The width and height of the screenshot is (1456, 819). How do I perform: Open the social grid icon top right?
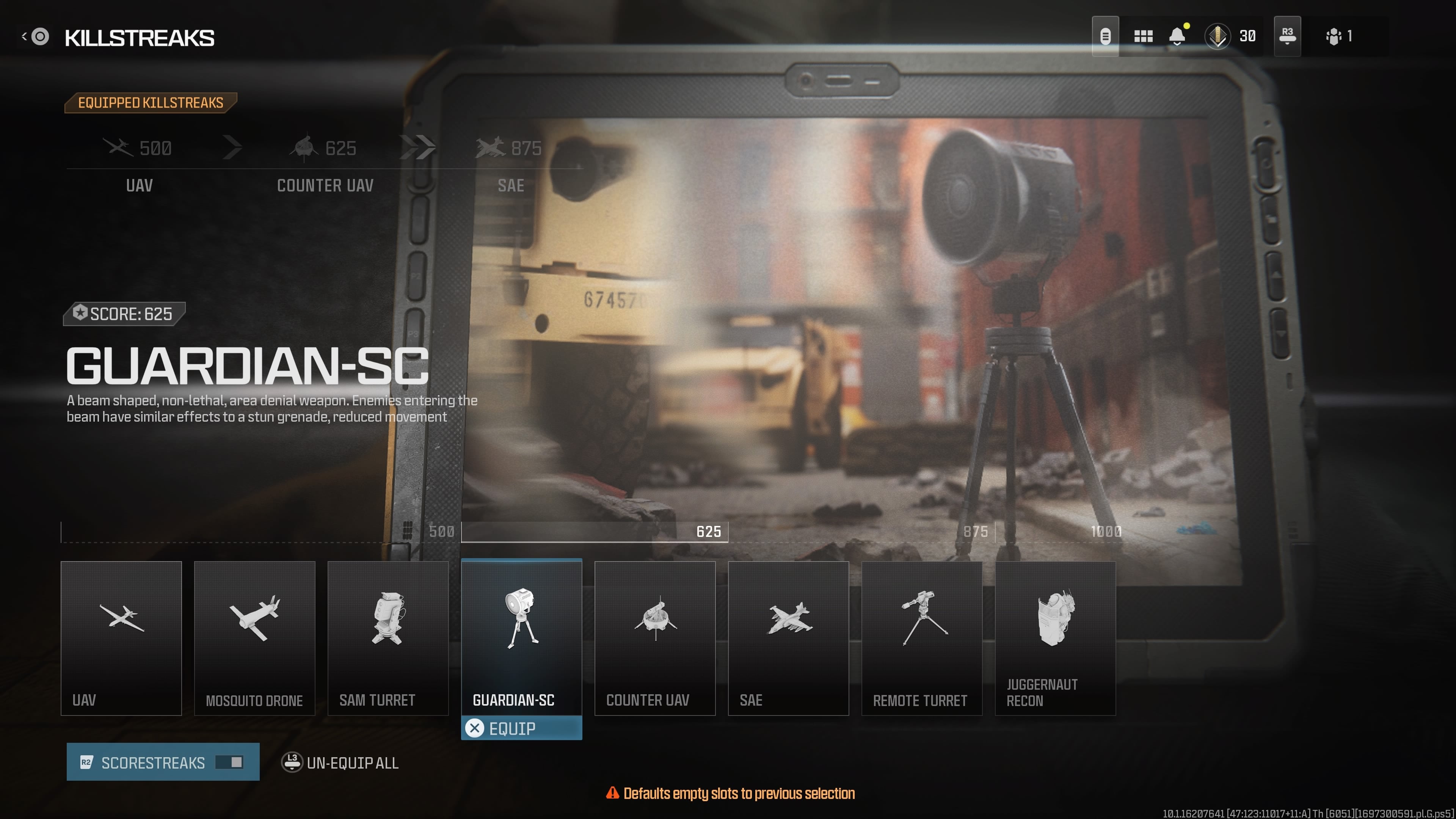coord(1144,36)
